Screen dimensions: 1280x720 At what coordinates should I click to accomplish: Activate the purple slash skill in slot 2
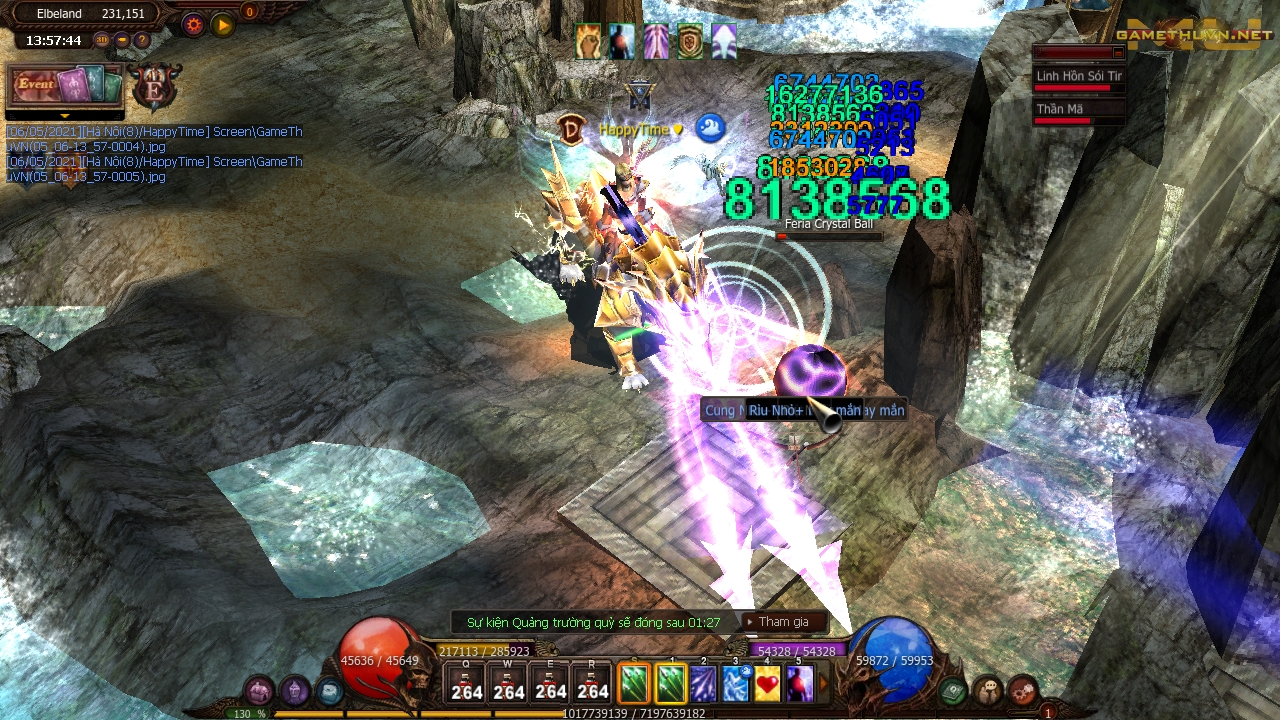pos(703,684)
